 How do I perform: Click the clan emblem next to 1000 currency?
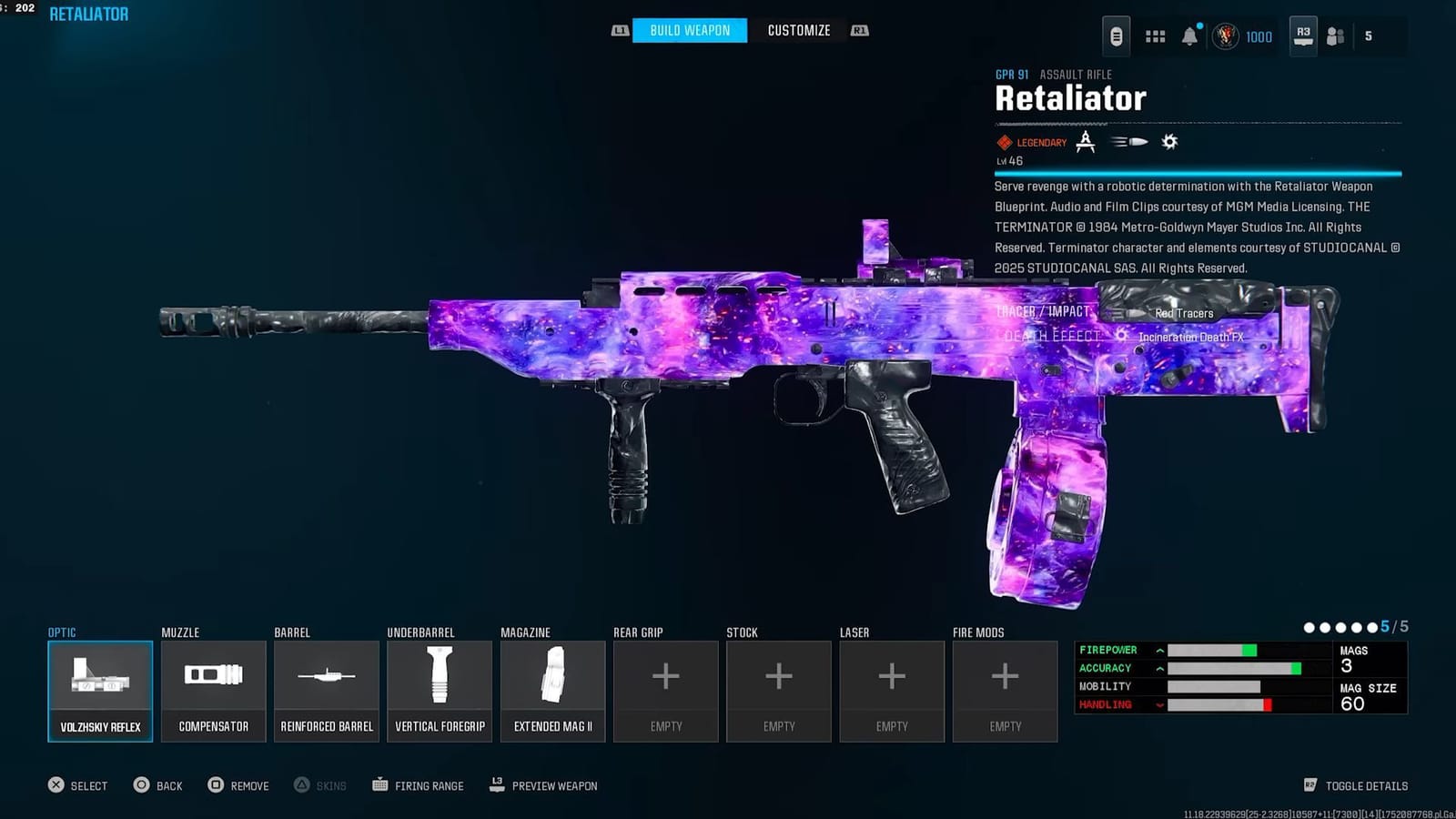click(x=1226, y=36)
